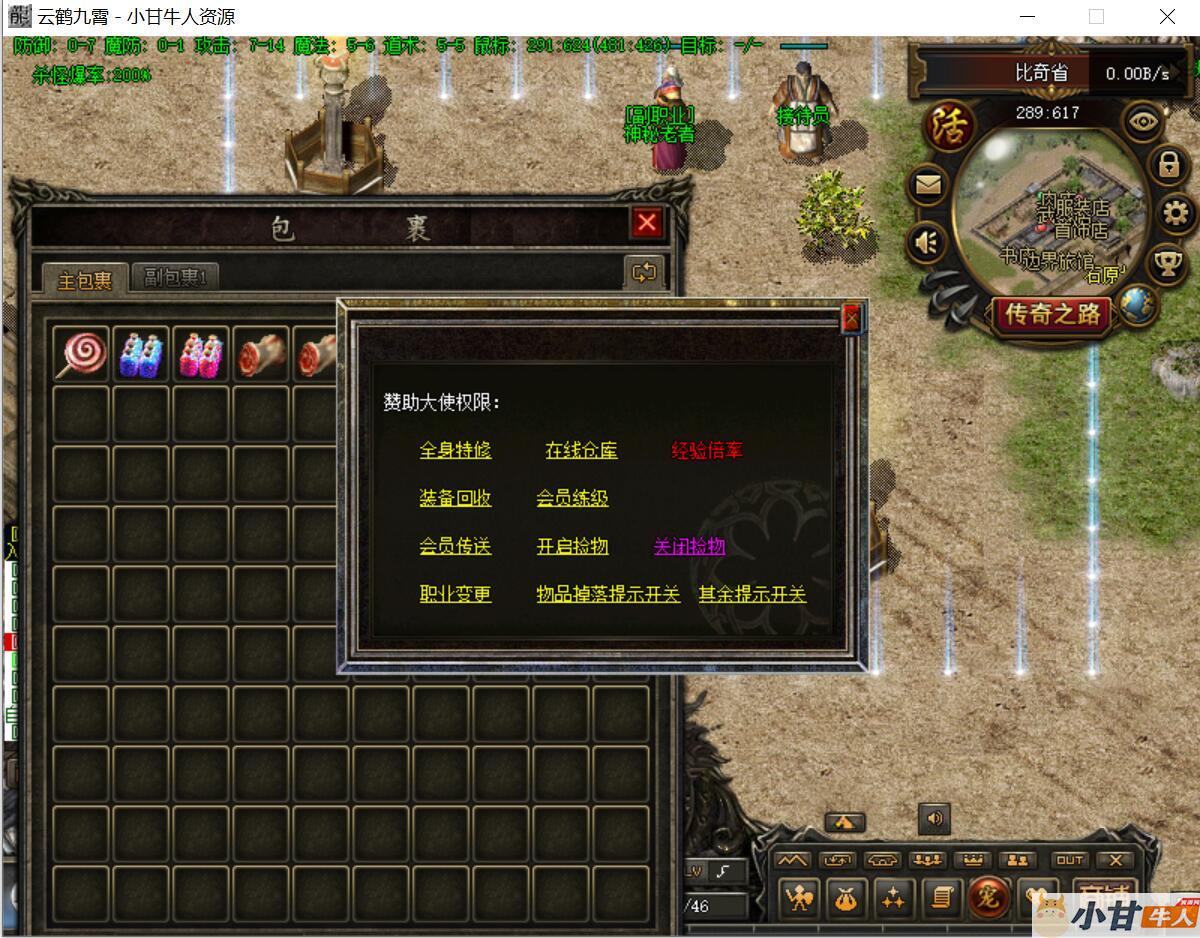Select the red 经验倍率 option
The width and height of the screenshot is (1200, 938).
707,450
